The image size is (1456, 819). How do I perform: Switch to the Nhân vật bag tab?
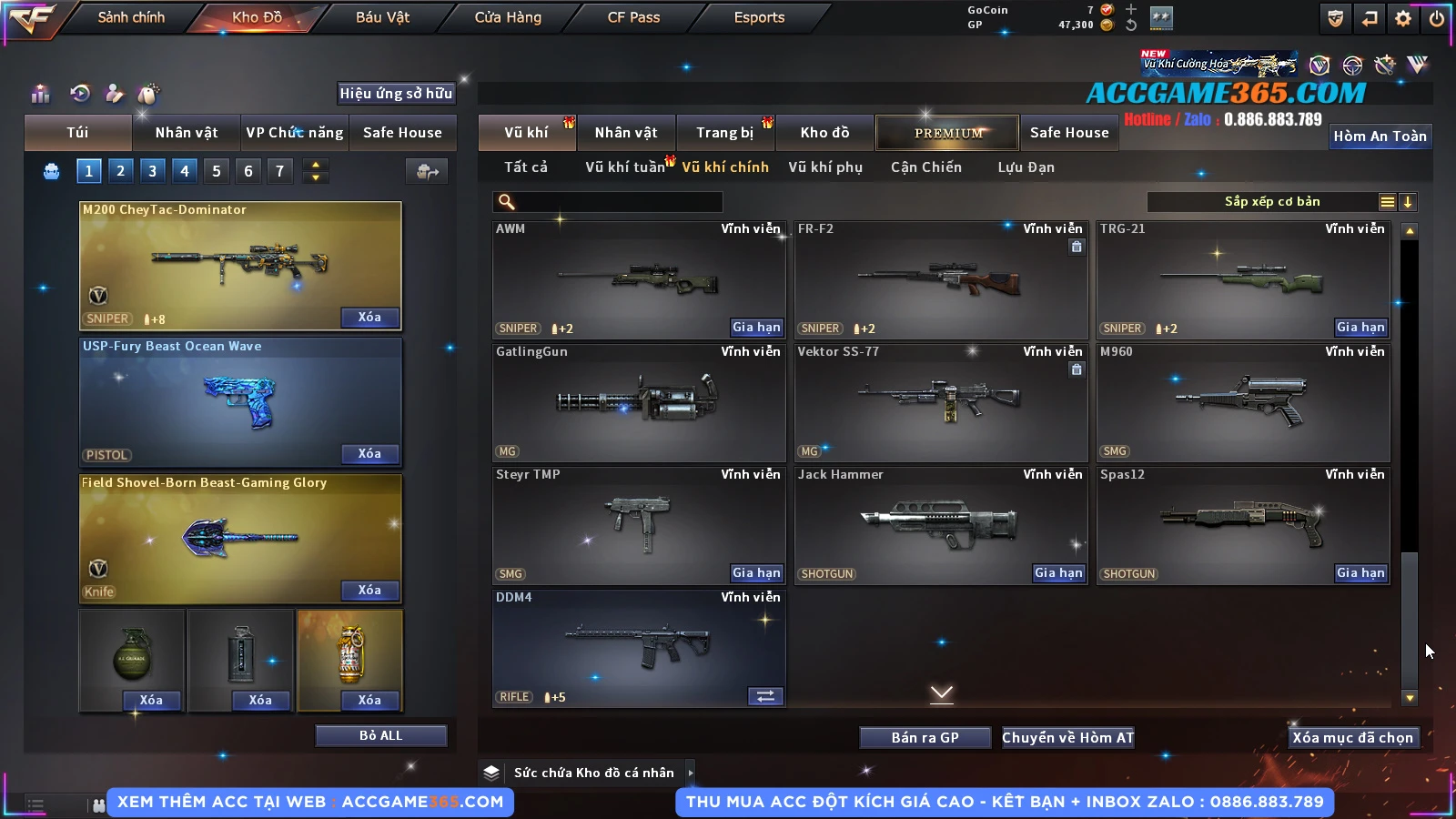[x=187, y=133]
